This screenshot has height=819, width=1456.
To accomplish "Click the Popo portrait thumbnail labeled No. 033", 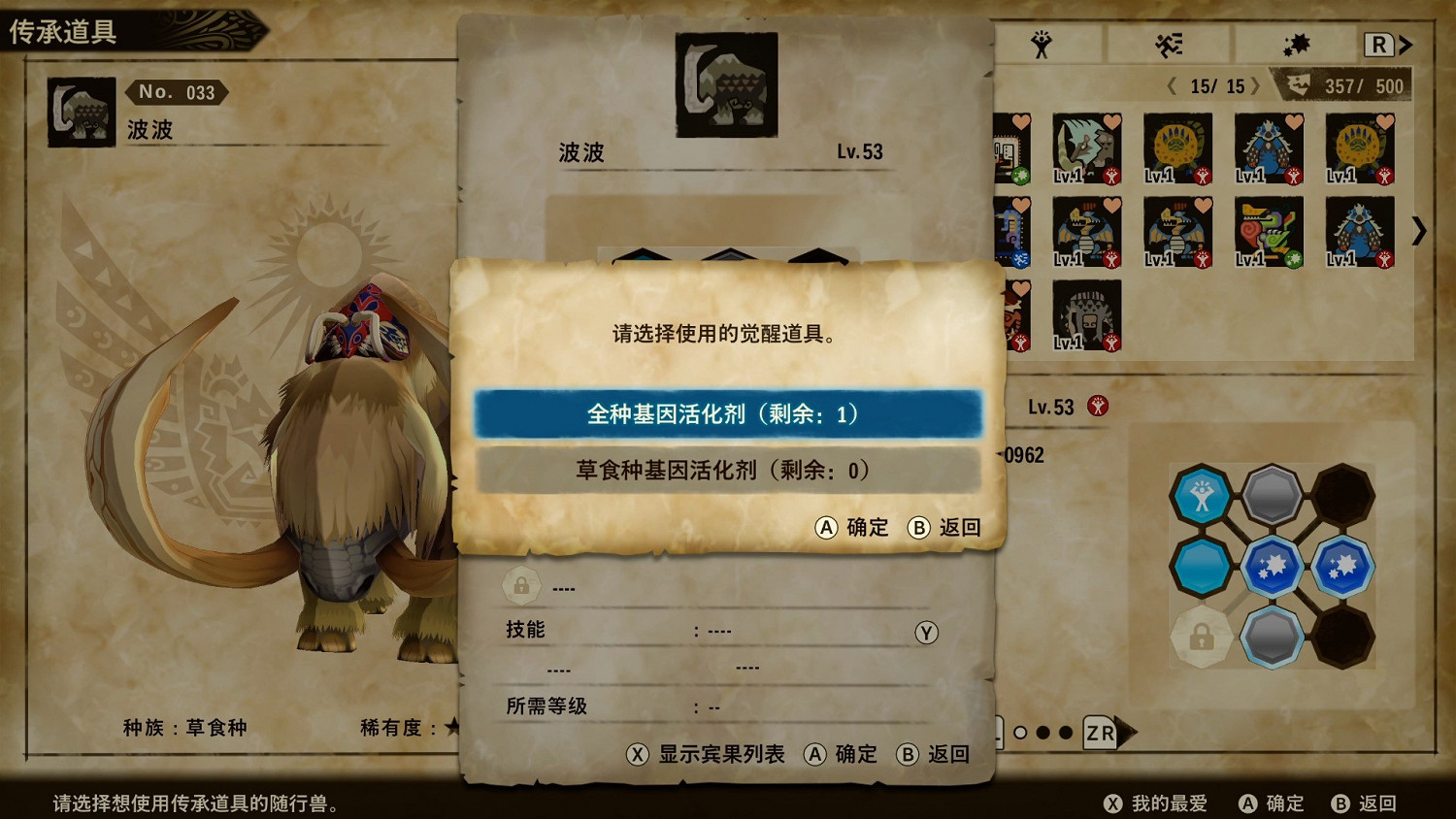I will click(81, 112).
